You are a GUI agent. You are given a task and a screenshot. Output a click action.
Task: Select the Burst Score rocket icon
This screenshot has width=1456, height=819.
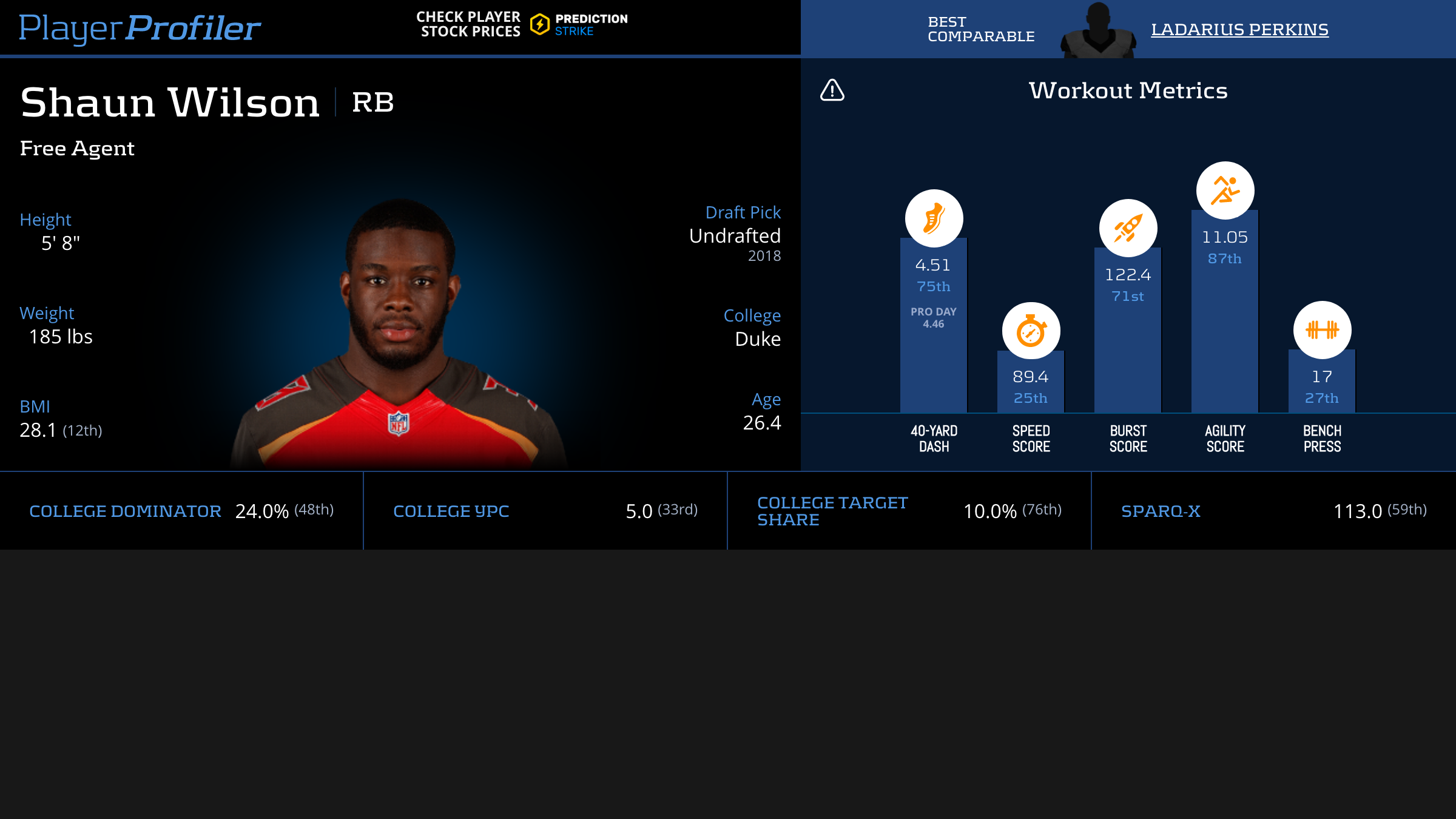point(1128,228)
